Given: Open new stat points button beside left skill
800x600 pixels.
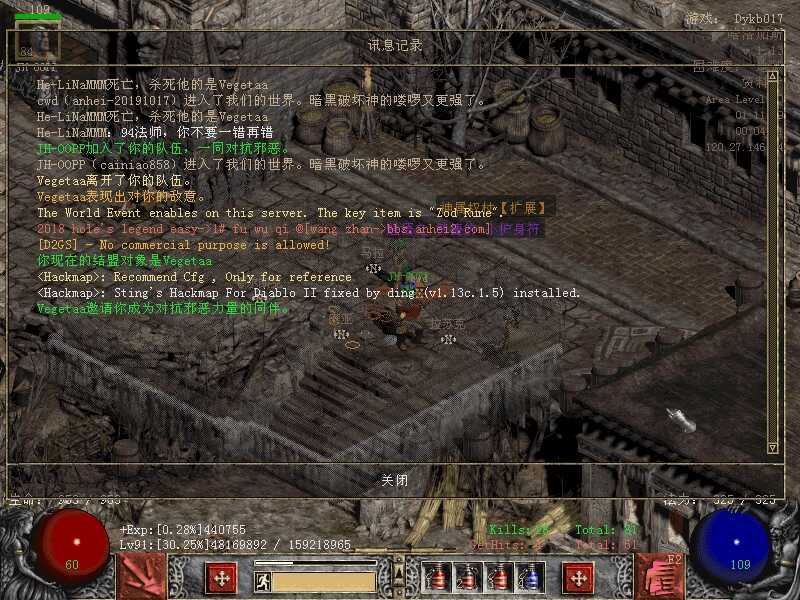Looking at the screenshot, I should point(221,577).
